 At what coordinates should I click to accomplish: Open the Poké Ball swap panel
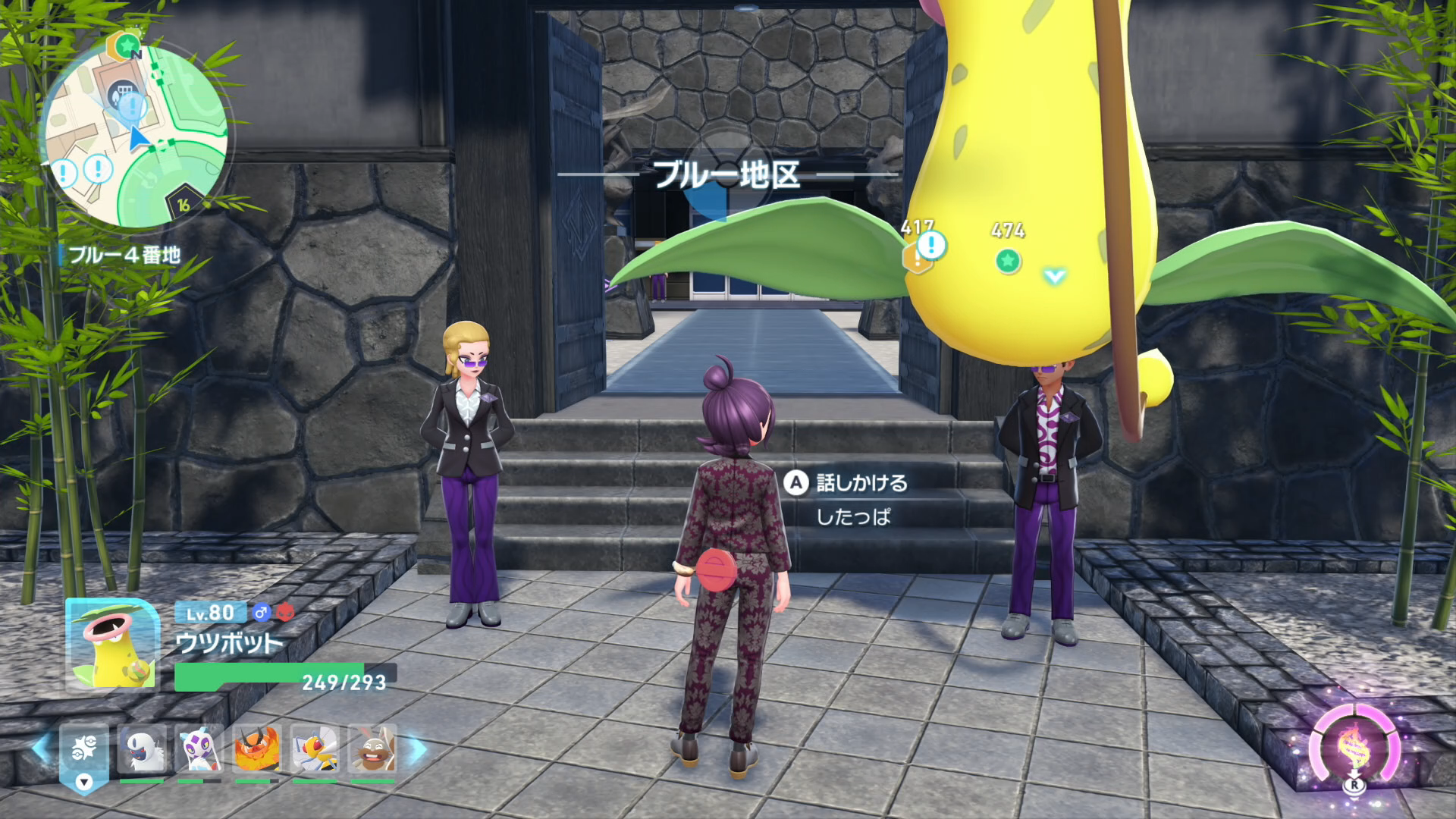point(83,755)
